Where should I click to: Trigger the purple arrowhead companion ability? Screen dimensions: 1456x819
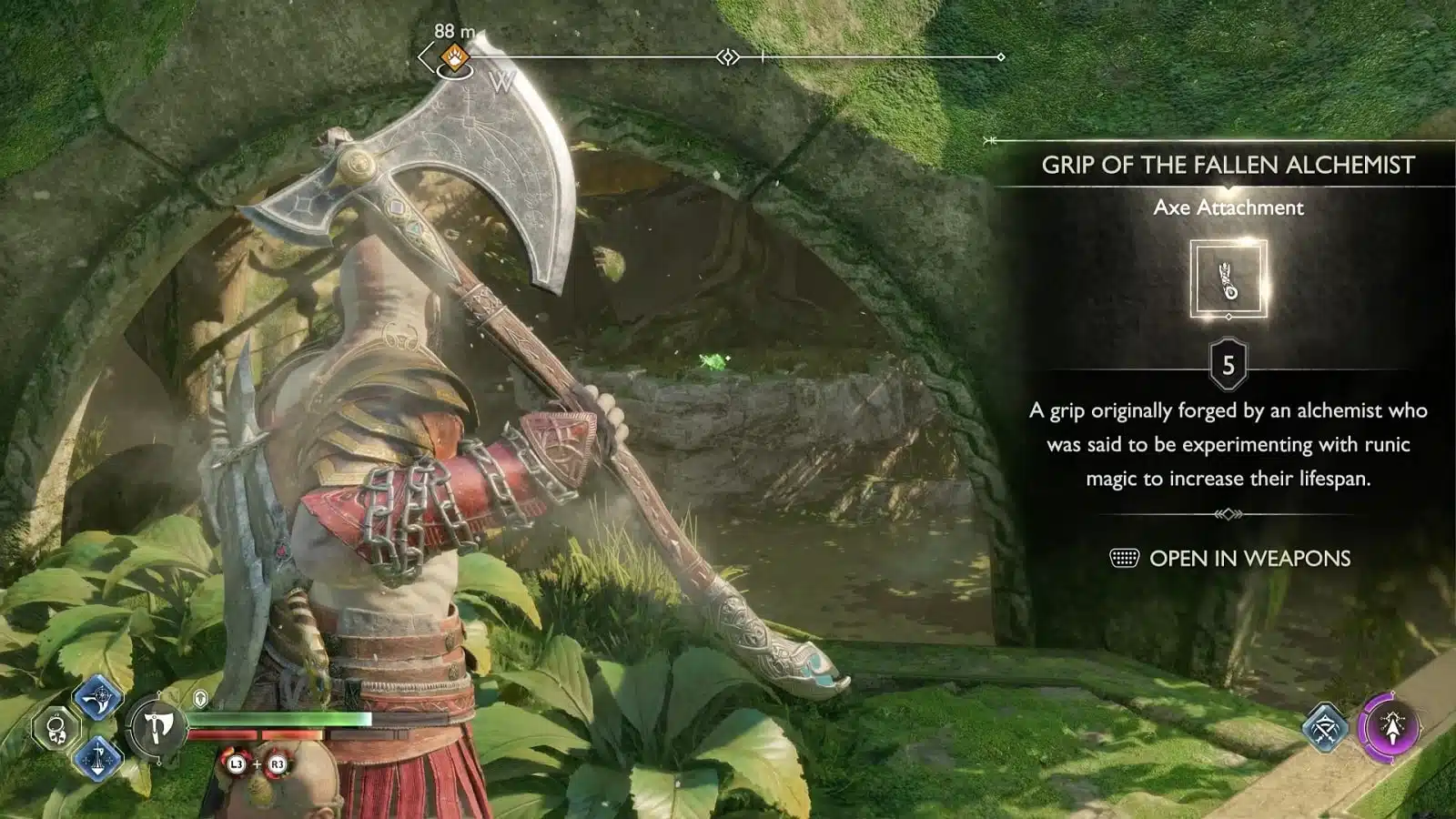coord(1390,728)
